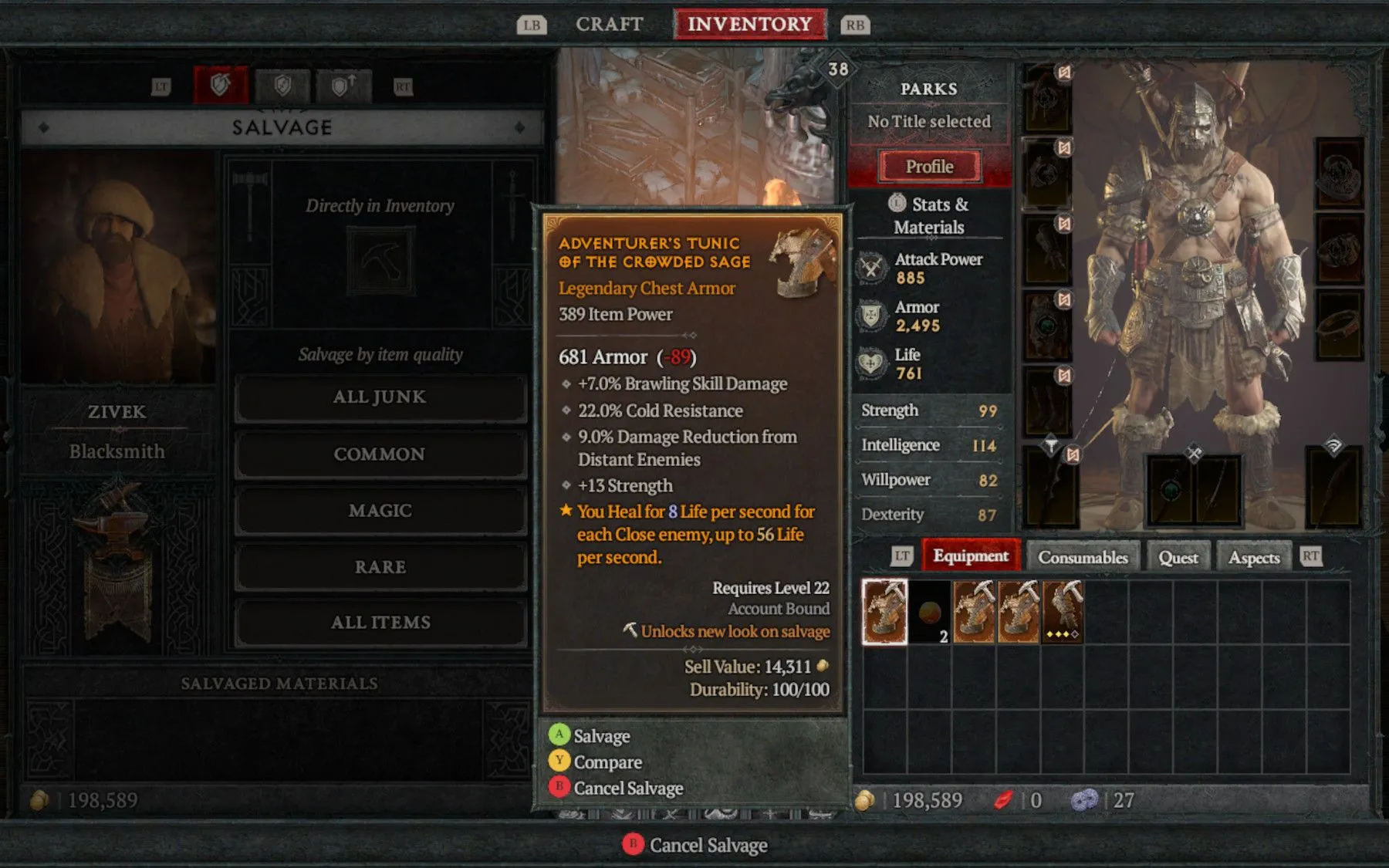Select the orange gem stack of 2
Image resolution: width=1389 pixels, height=868 pixels.
click(x=930, y=612)
